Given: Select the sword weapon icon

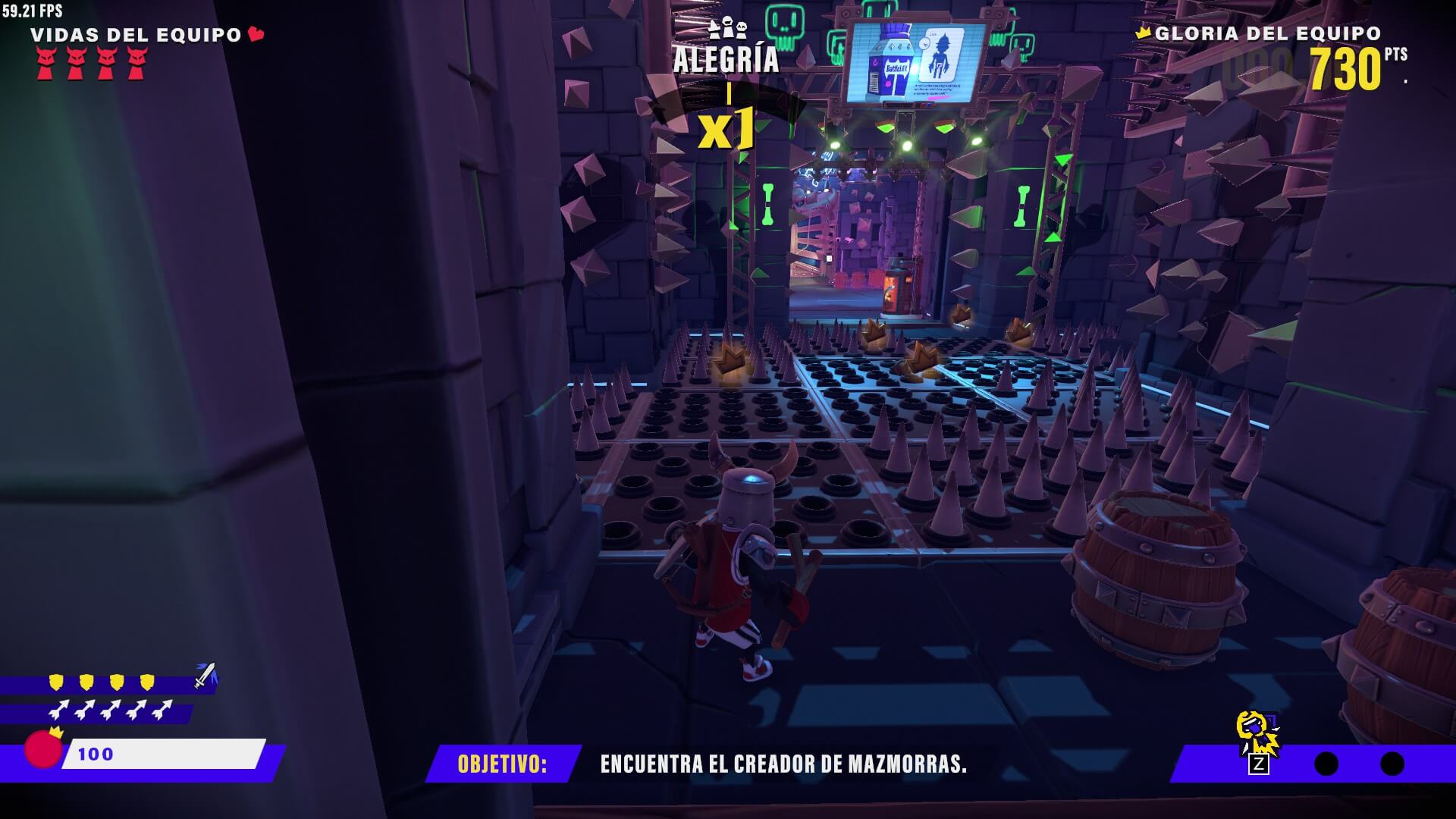Looking at the screenshot, I should point(205,675).
